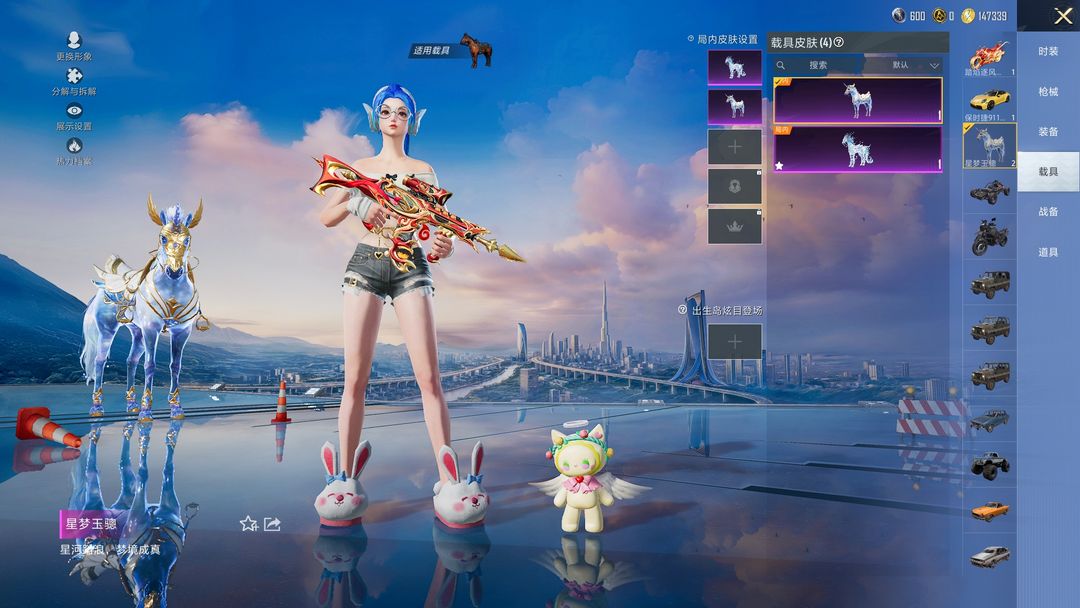Pick the buggy vehicle in the list
This screenshot has height=608, width=1080.
pyautogui.click(x=989, y=192)
